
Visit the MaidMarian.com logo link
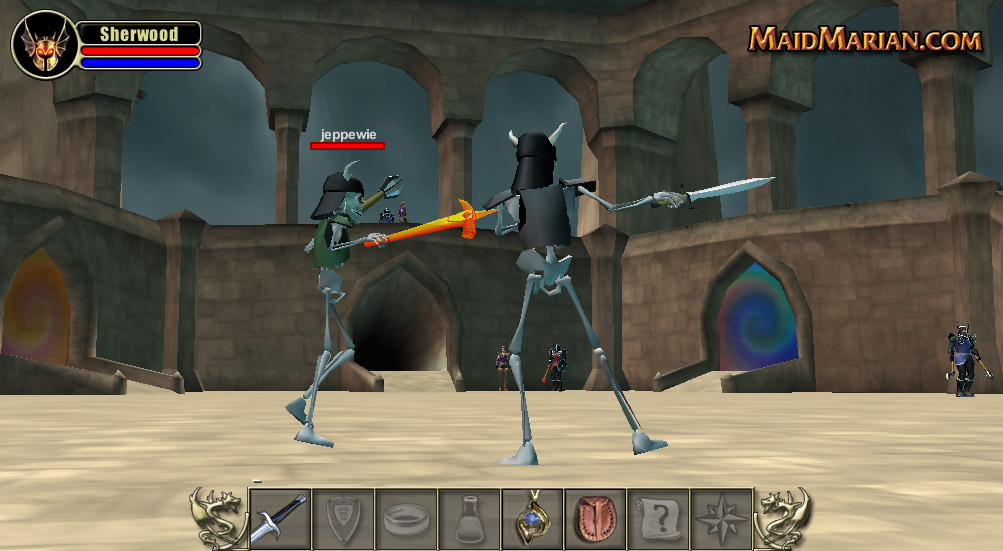[866, 39]
